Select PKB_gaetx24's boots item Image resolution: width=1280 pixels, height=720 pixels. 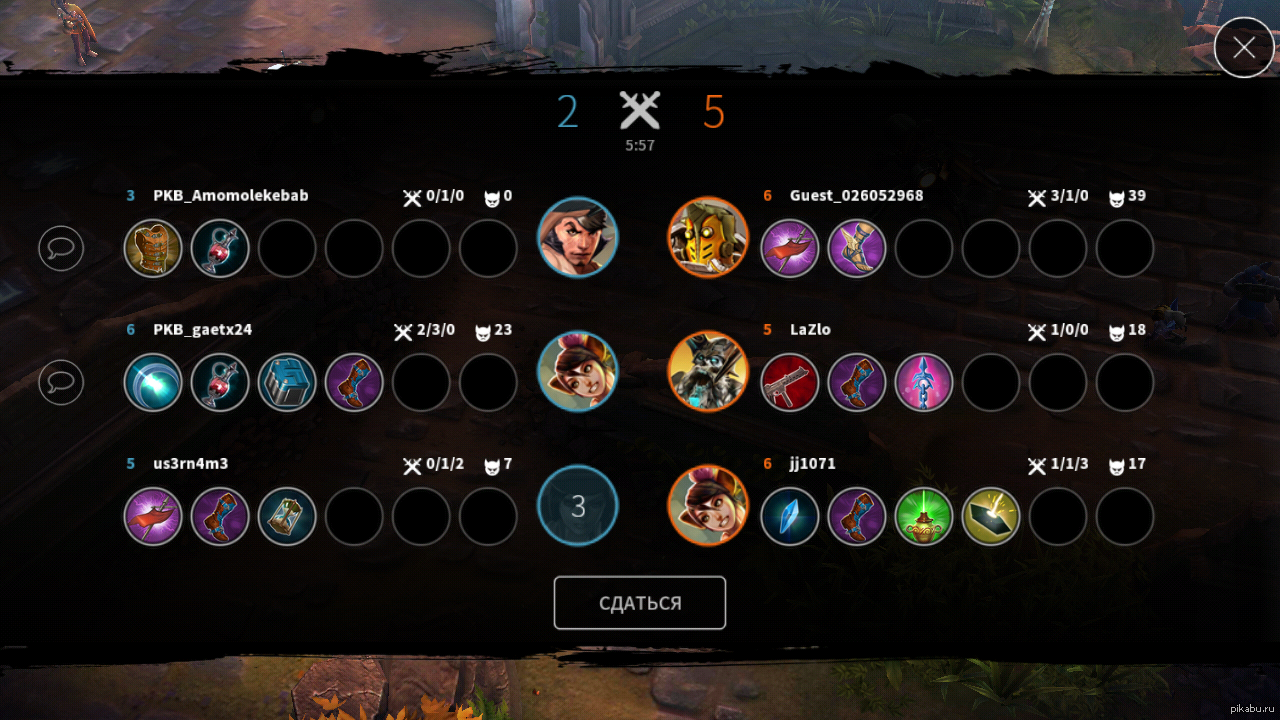point(354,382)
